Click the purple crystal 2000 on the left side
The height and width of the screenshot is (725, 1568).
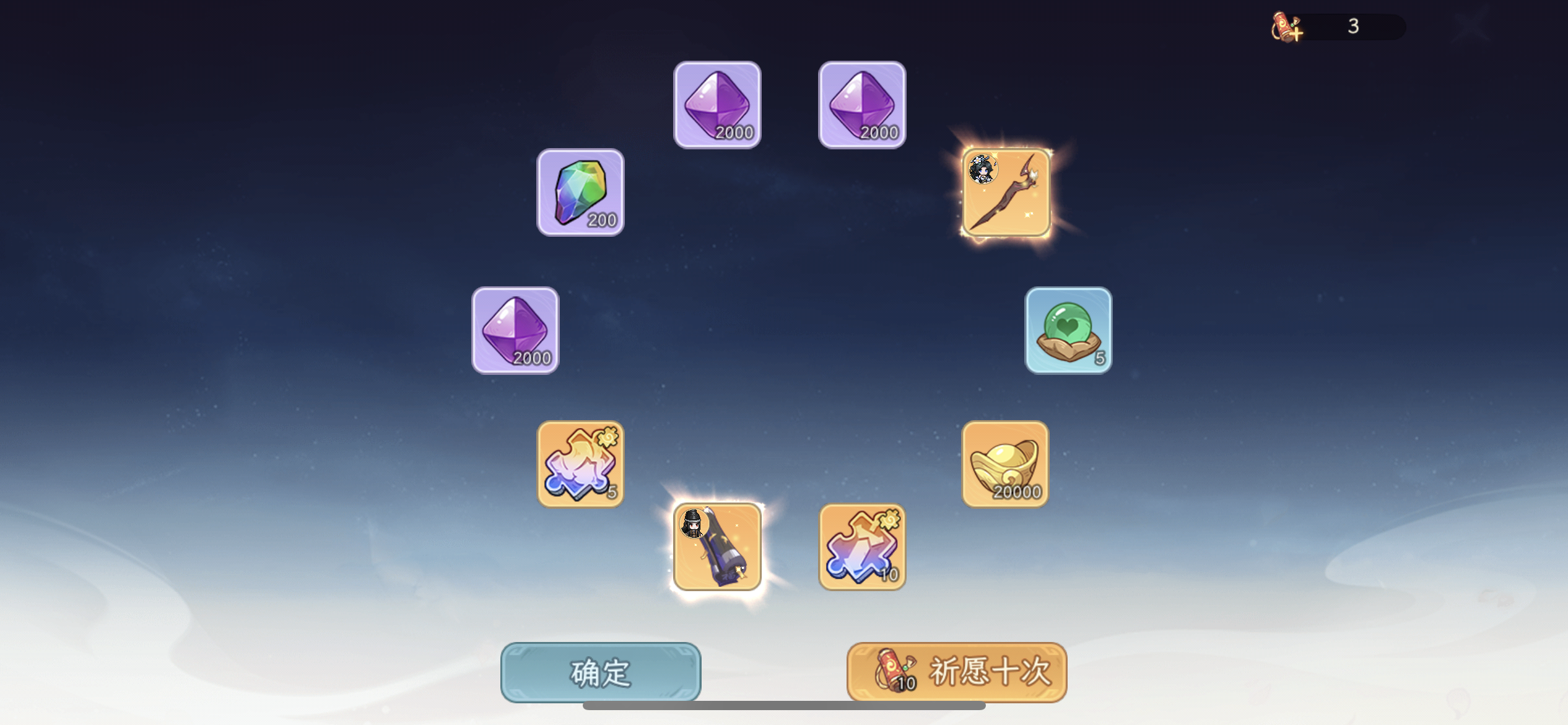click(515, 330)
